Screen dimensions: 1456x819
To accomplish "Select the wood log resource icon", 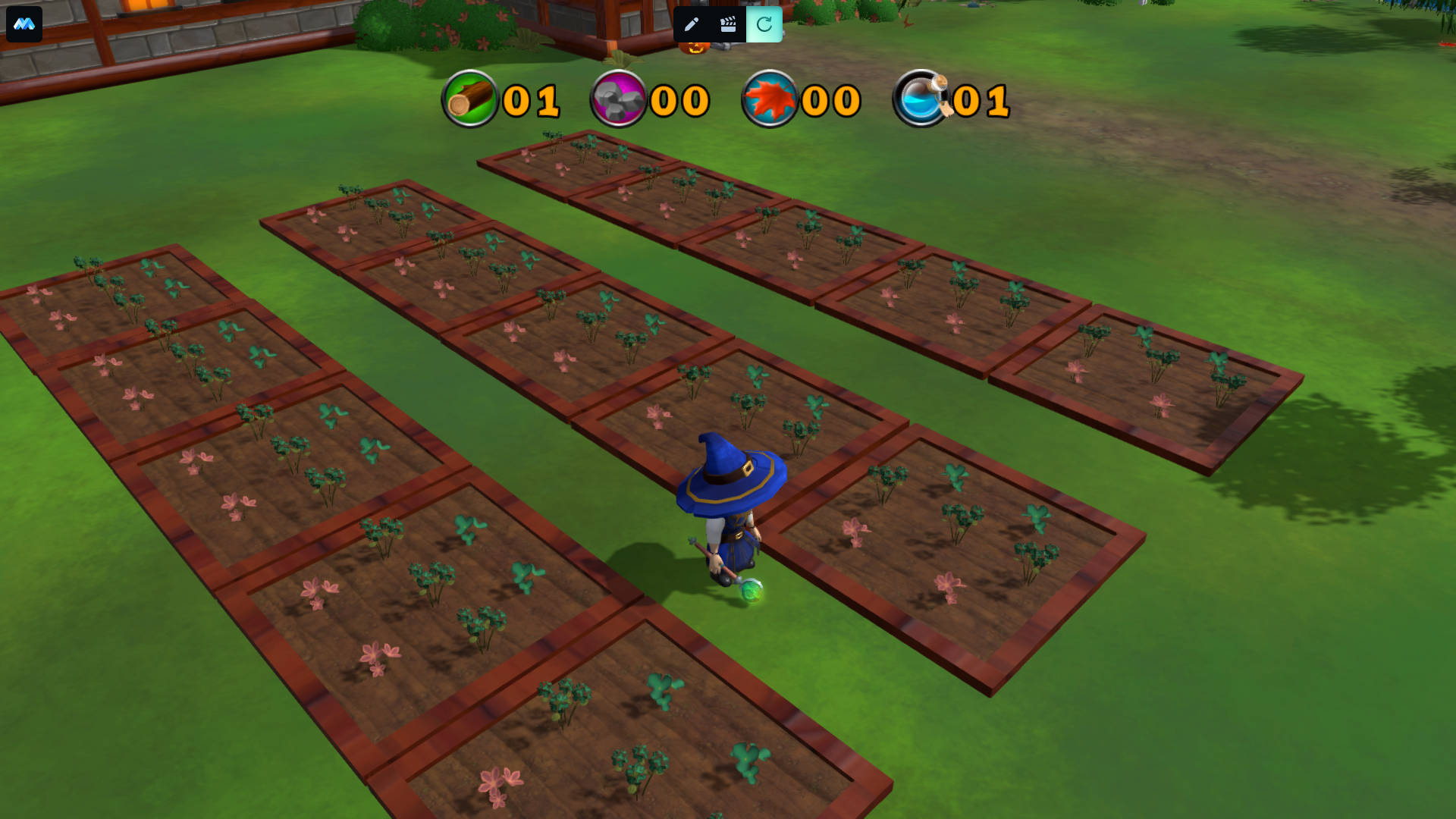I will [x=470, y=99].
